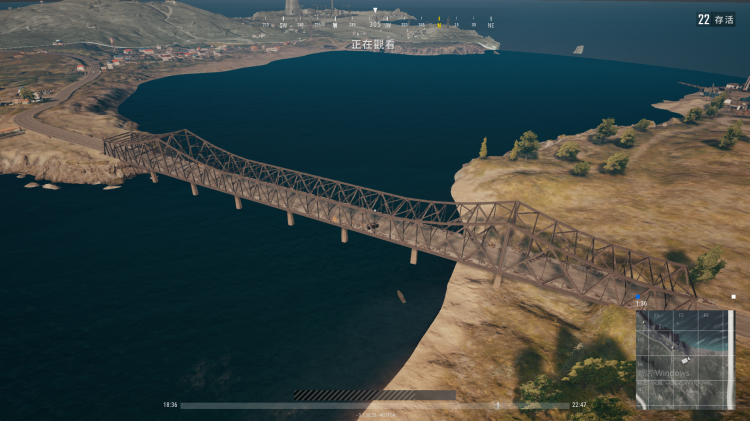Select the white vehicle marker on the minimap
Viewport: 750px width, 421px height.
(x=685, y=359)
